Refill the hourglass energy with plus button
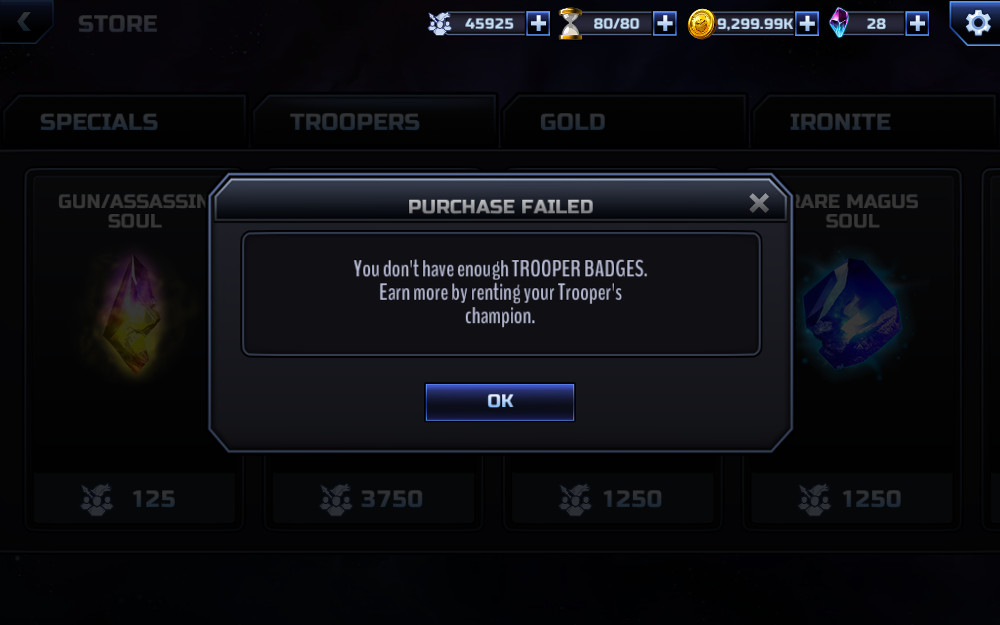This screenshot has height=625, width=1000. (x=665, y=23)
